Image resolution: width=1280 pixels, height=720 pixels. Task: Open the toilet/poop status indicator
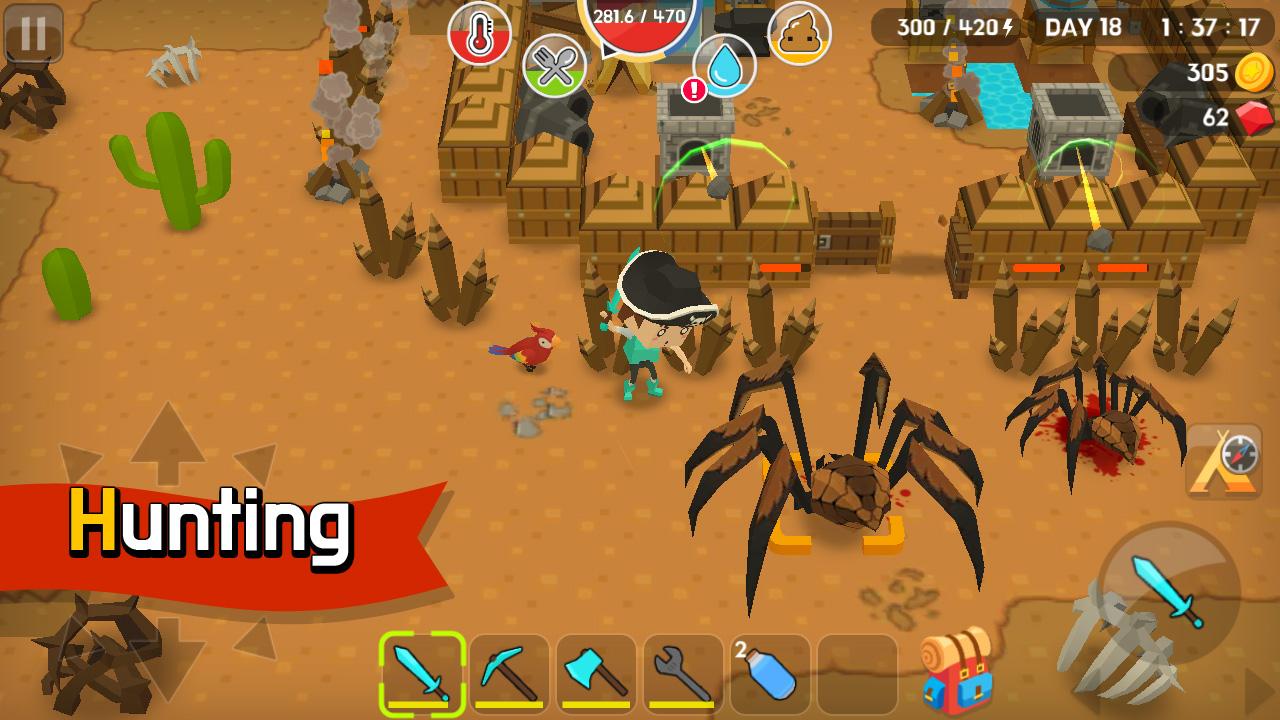click(x=799, y=32)
